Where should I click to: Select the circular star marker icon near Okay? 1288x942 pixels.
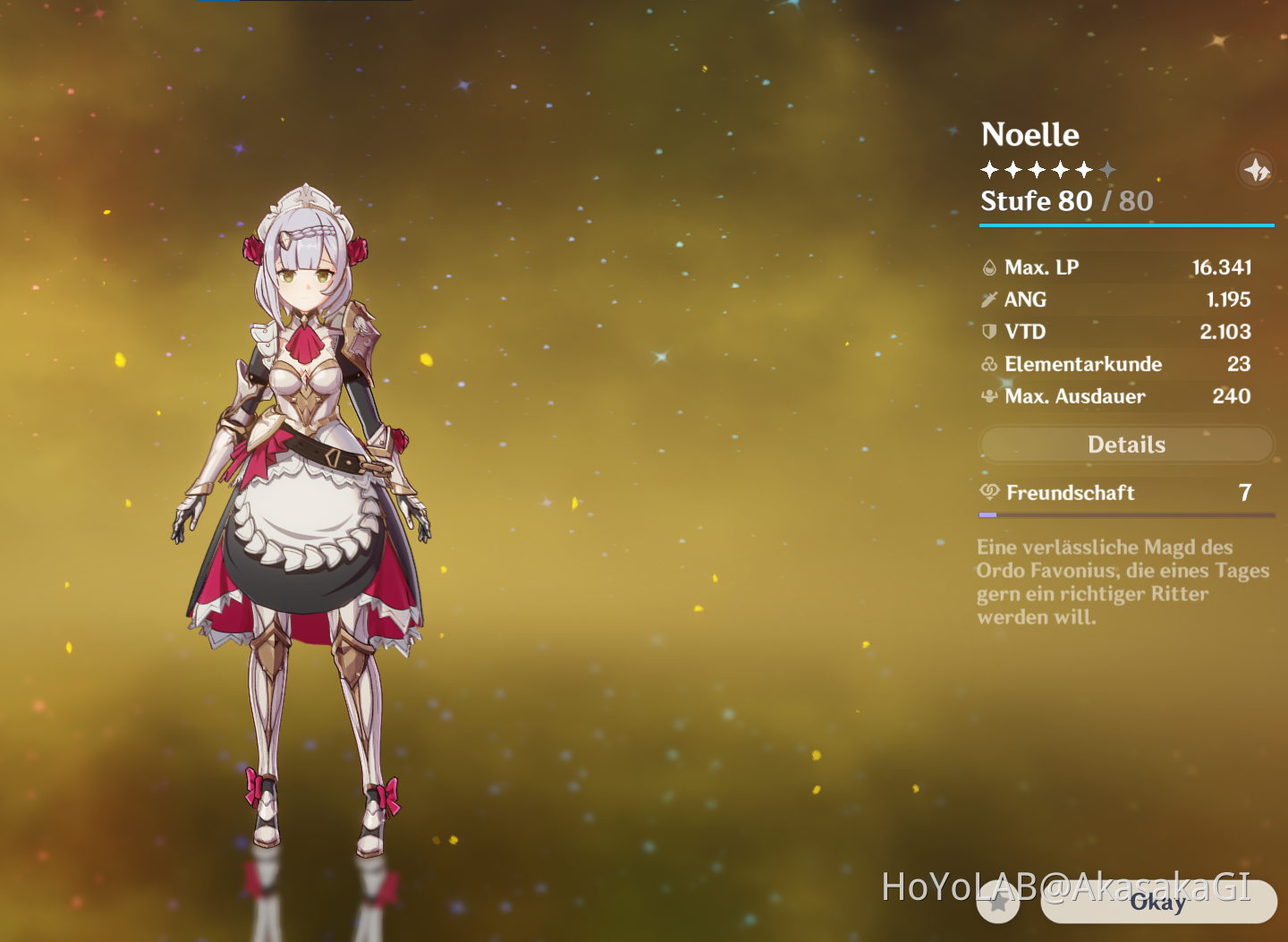[999, 903]
